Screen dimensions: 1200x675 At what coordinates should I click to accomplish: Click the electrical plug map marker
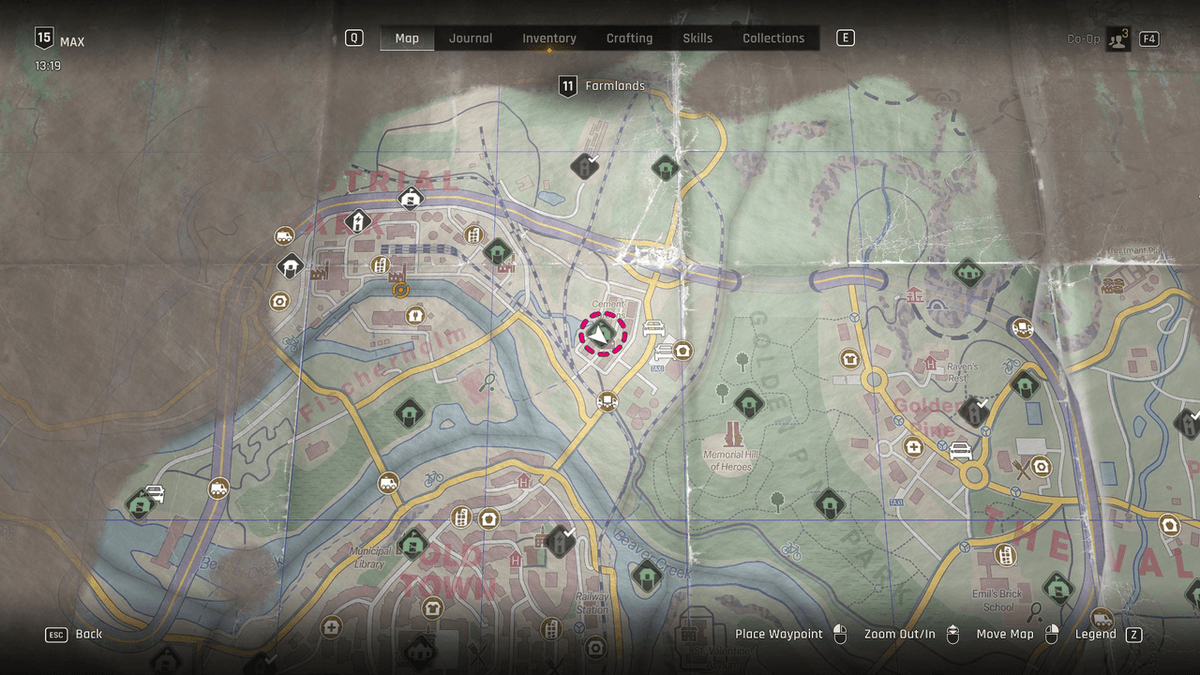click(x=412, y=316)
